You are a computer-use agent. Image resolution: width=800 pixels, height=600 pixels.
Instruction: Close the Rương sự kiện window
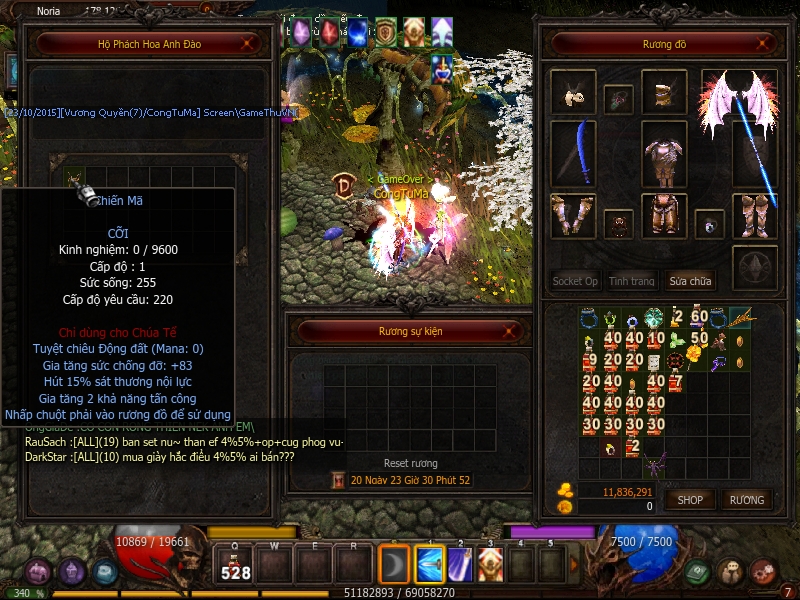pyautogui.click(x=513, y=331)
